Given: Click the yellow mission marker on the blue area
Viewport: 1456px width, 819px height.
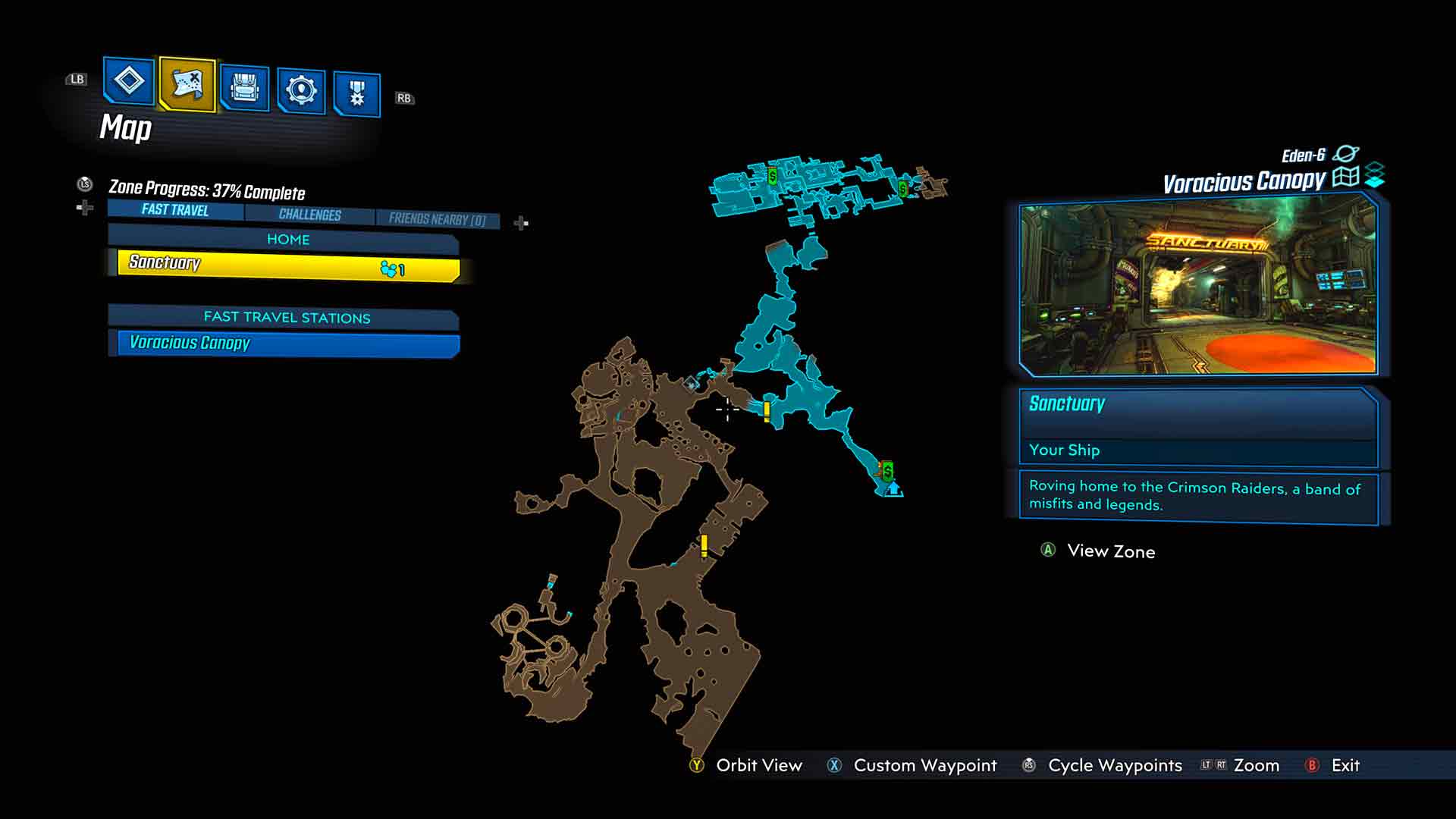Looking at the screenshot, I should pos(767,411).
